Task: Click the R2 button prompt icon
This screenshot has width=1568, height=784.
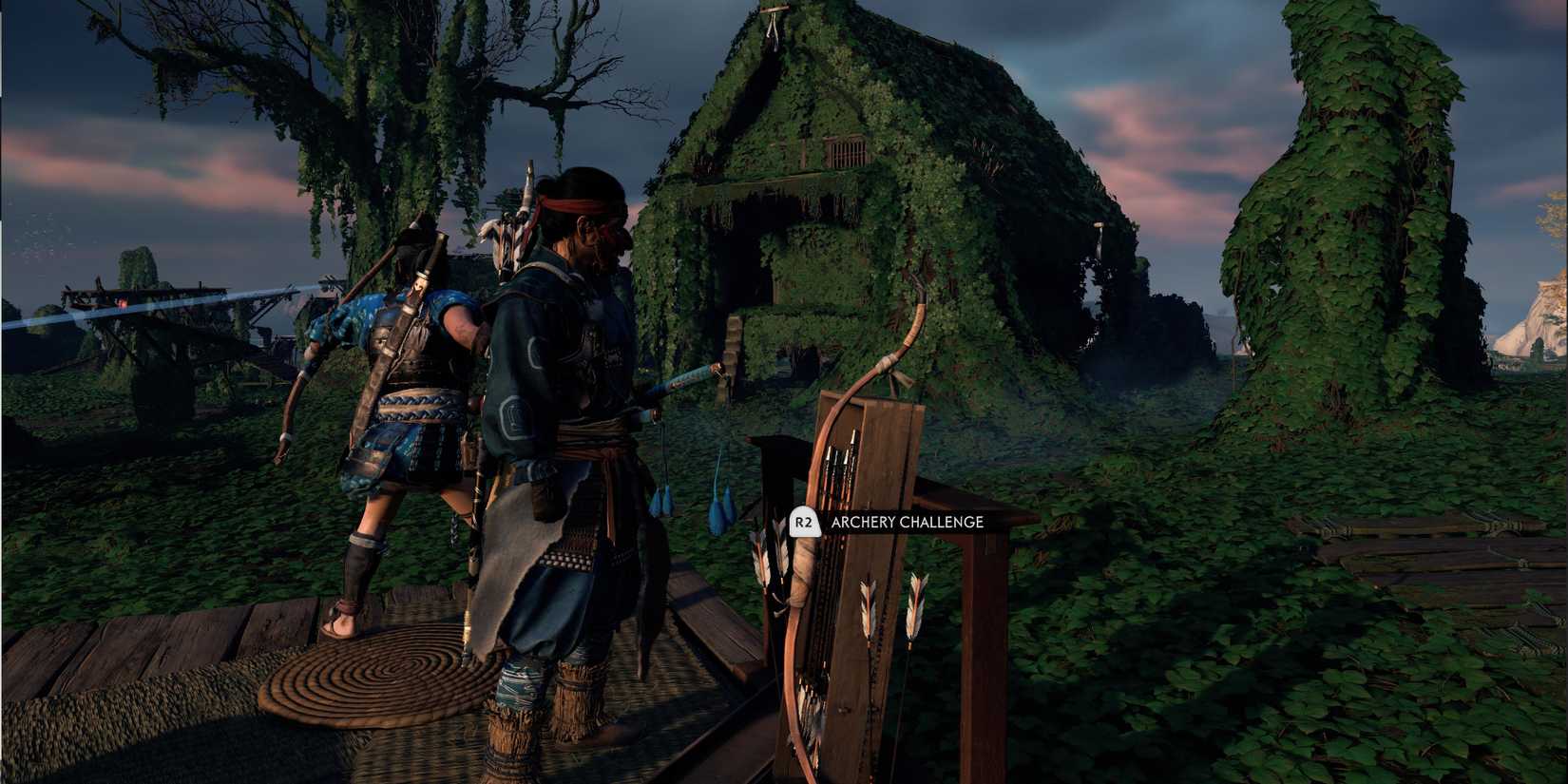Action: pyautogui.click(x=804, y=522)
